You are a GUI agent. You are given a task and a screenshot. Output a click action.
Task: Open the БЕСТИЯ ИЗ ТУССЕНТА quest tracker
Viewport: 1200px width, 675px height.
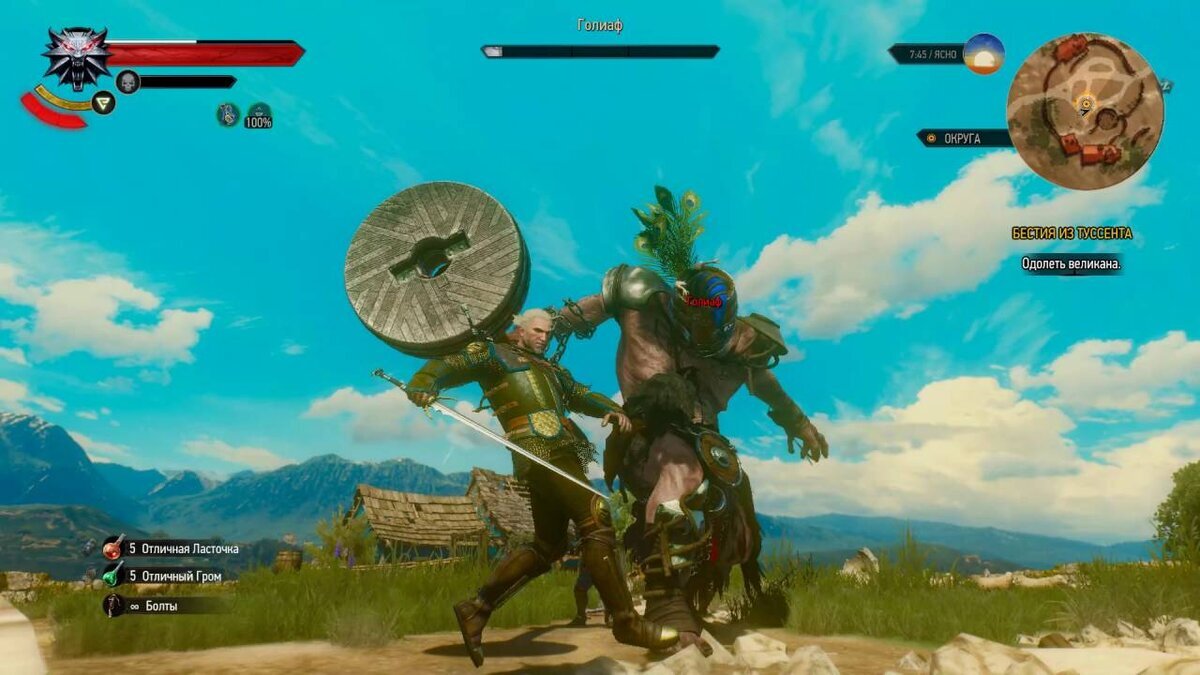click(1072, 234)
